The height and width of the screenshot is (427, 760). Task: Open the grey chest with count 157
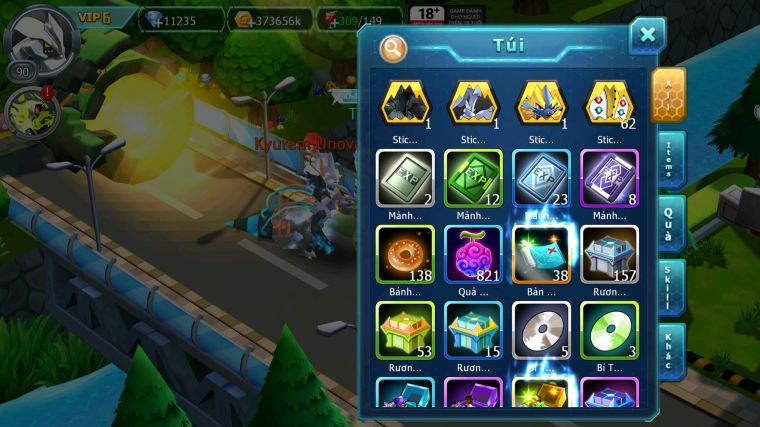(x=609, y=252)
